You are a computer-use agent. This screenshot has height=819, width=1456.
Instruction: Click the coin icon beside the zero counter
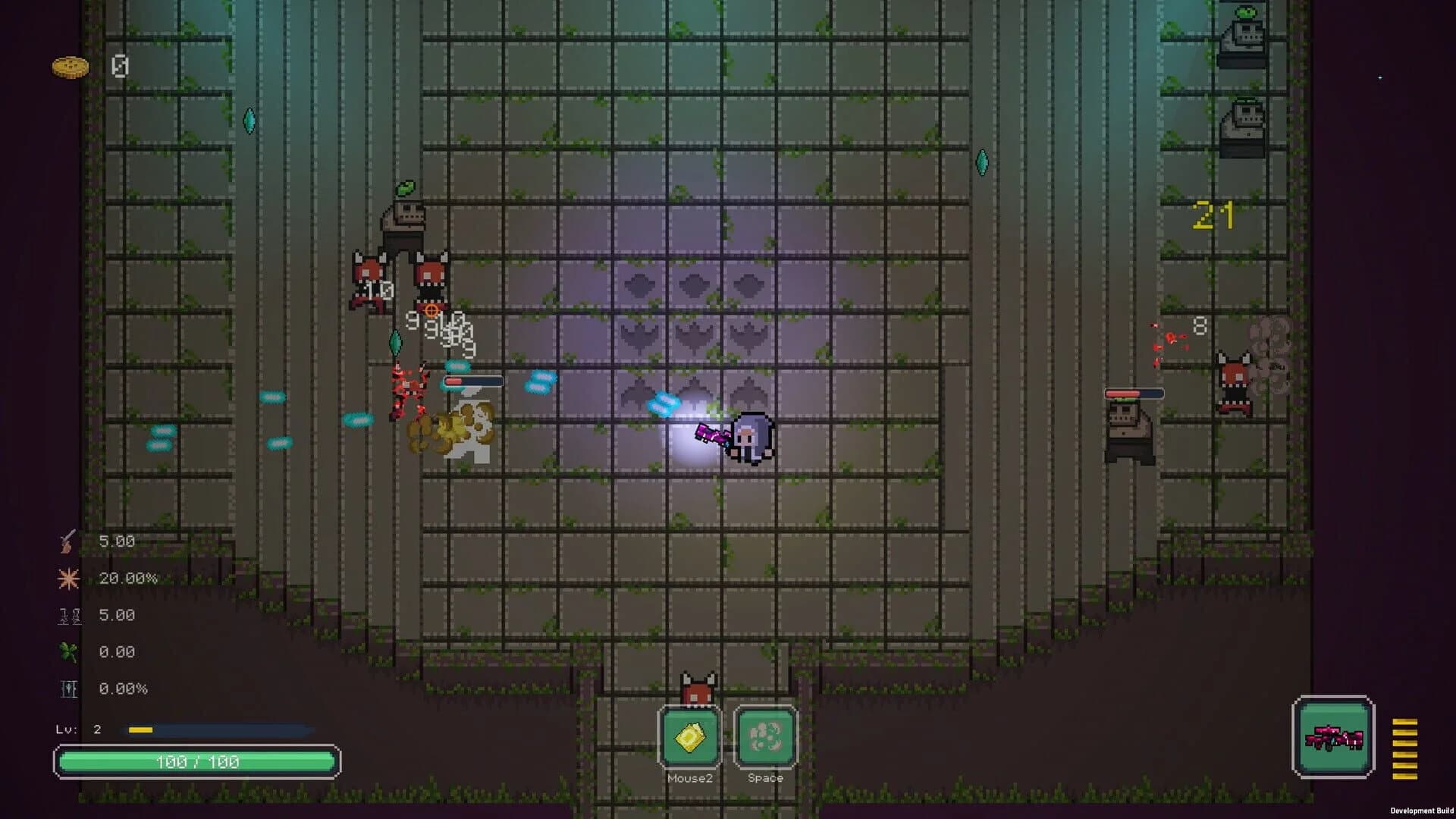pos(71,67)
